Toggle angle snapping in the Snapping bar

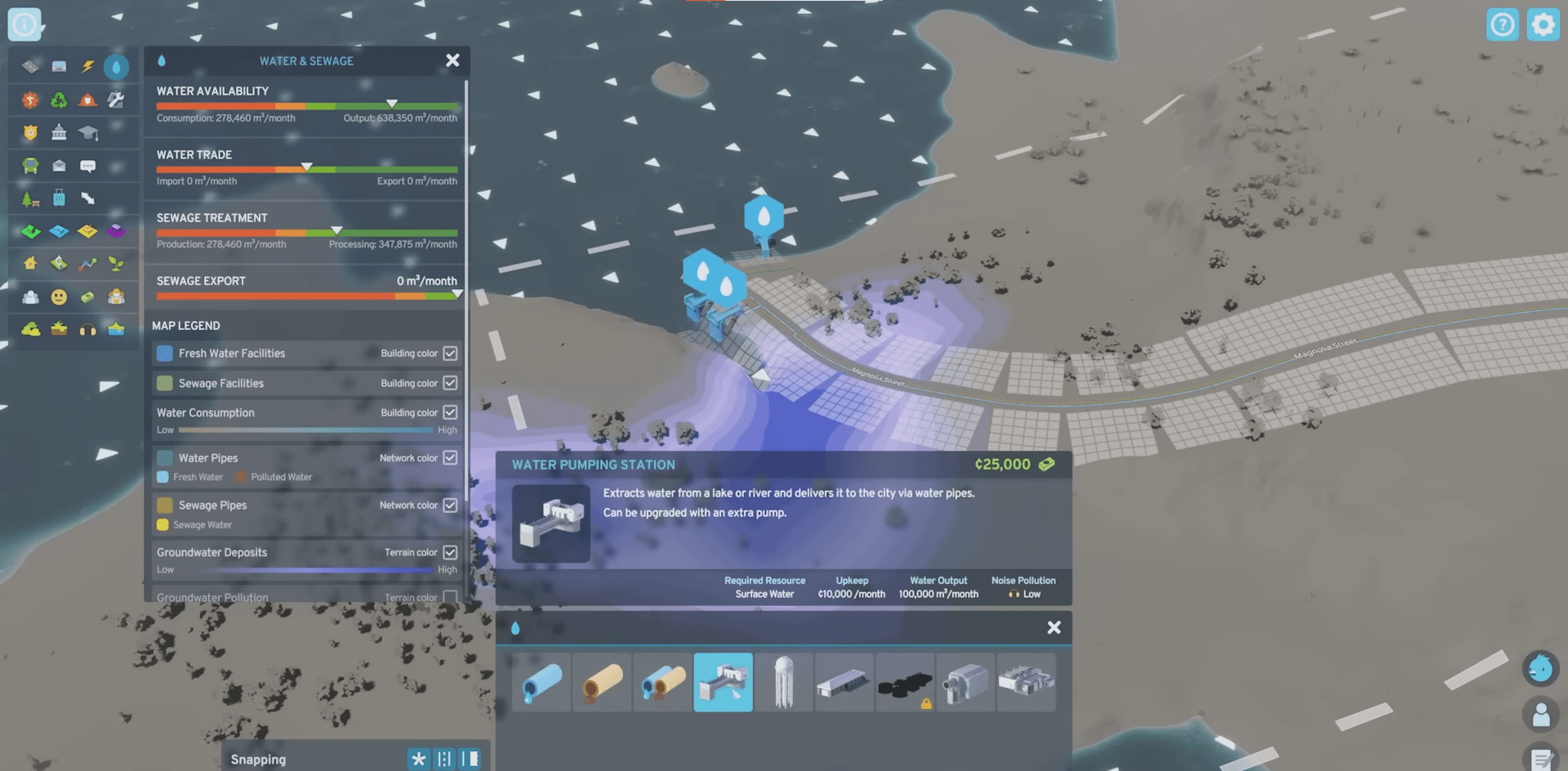pos(419,759)
